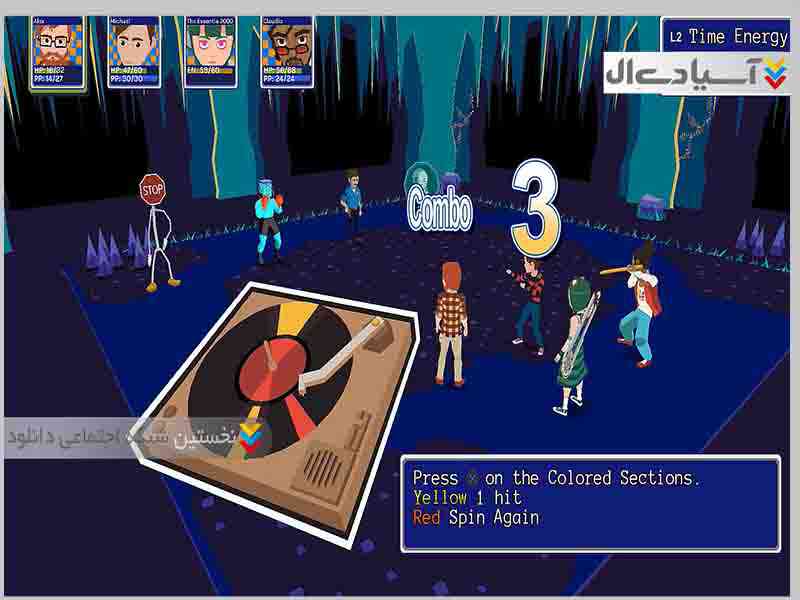Choose The Essentia 2000 portrait card
Screen dimensions: 800x600
(210, 51)
